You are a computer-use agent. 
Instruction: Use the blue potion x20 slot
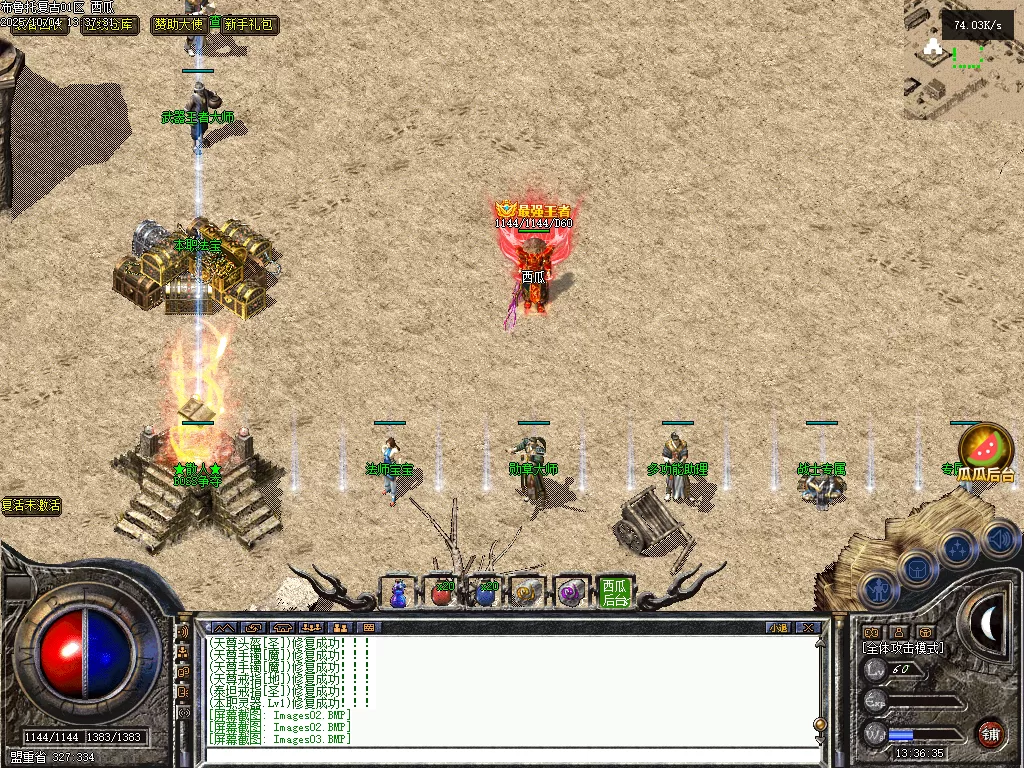[485, 593]
